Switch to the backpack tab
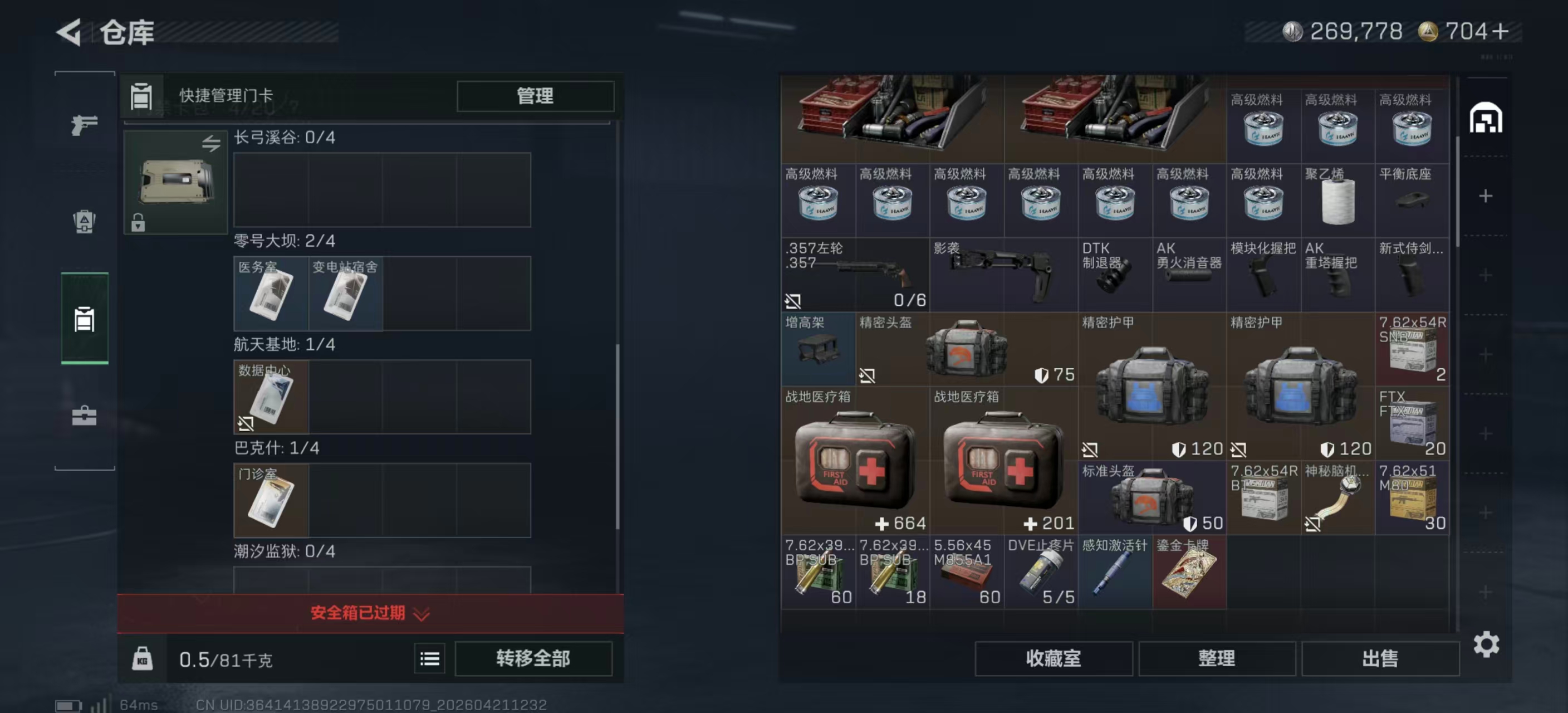Image resolution: width=1568 pixels, height=713 pixels. click(x=84, y=221)
